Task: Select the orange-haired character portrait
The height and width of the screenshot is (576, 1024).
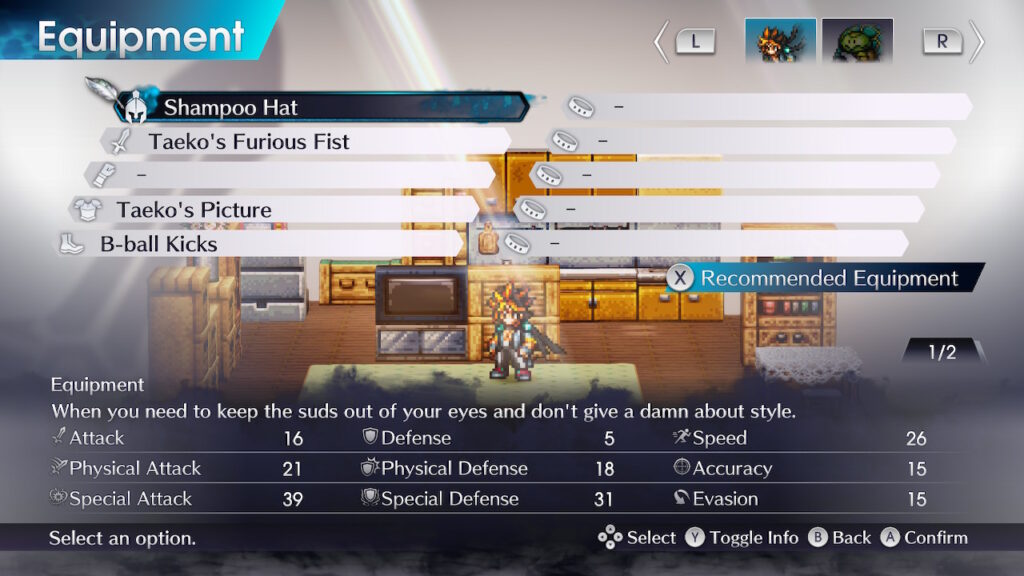Action: point(780,42)
